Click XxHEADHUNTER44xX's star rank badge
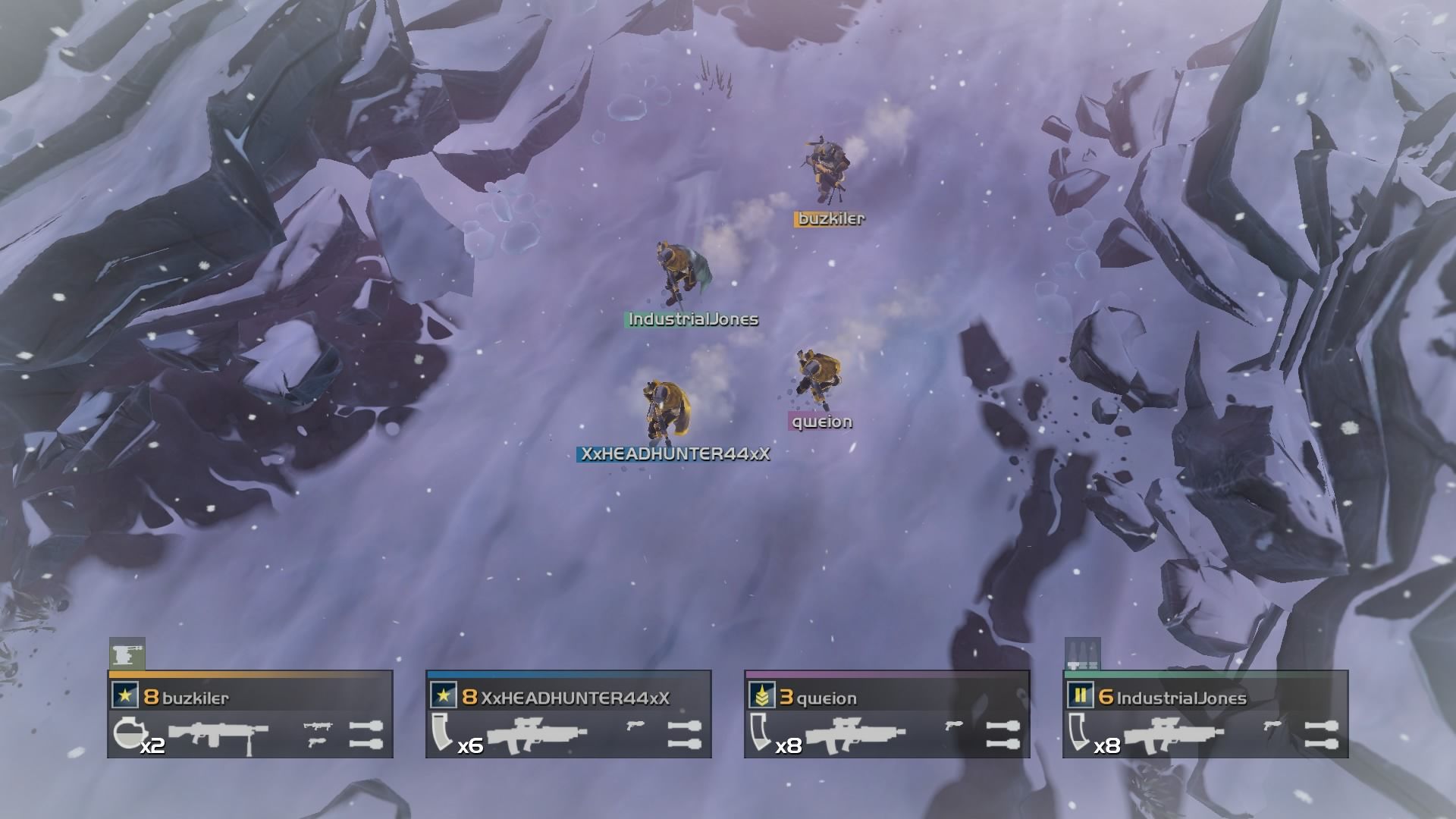1456x819 pixels. pos(443,695)
